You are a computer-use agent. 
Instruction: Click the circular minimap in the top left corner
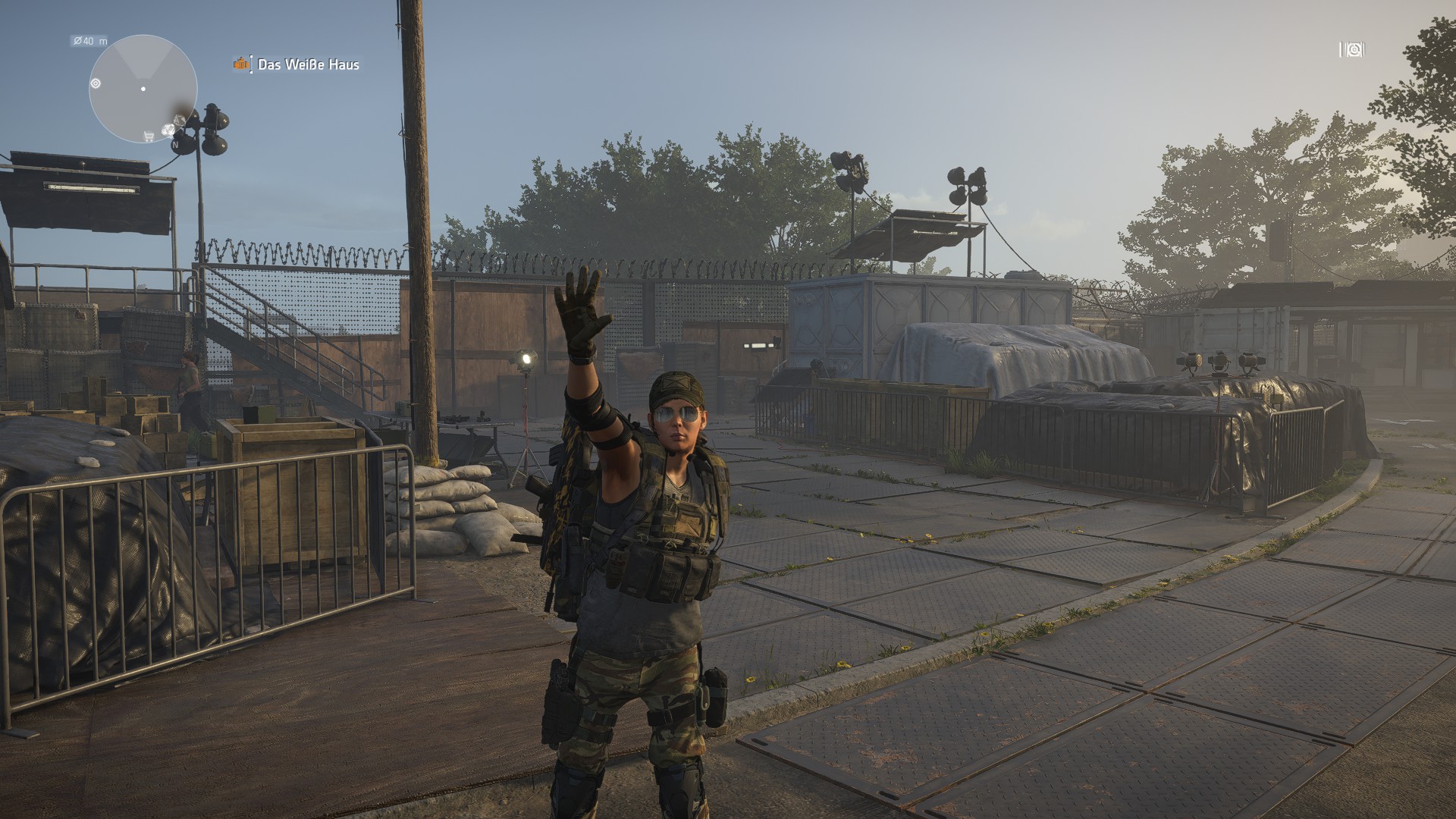pos(144,89)
